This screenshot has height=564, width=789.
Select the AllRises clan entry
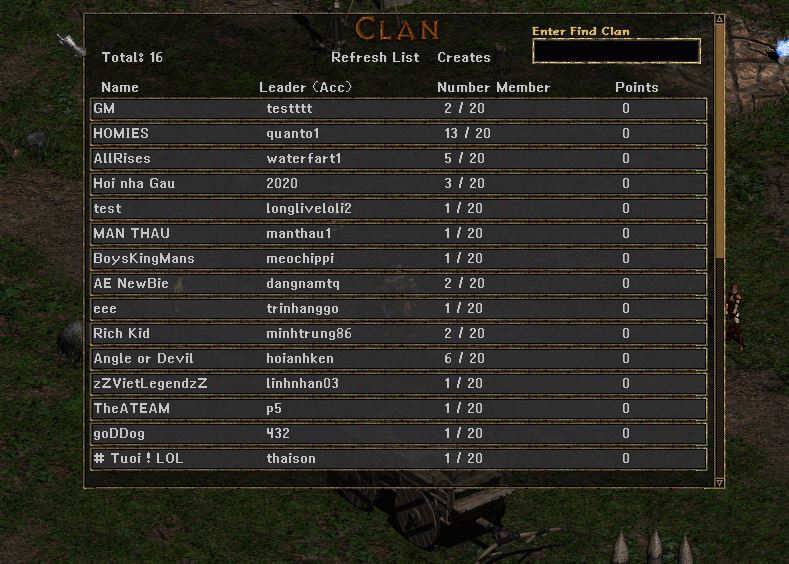click(x=398, y=158)
